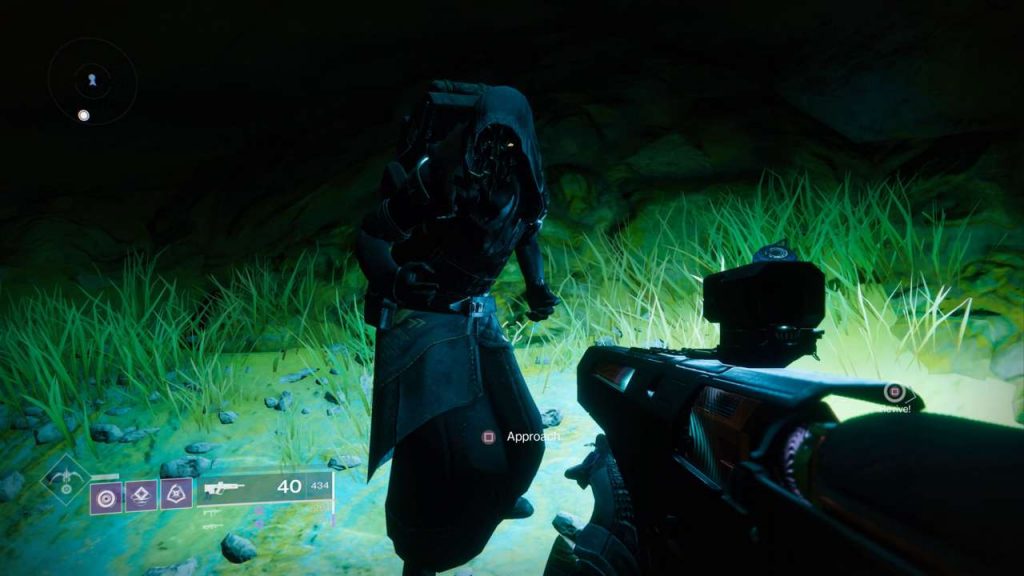Image resolution: width=1024 pixels, height=576 pixels.
Task: Select the equipped auto rifle weapon icon
Action: [x=224, y=489]
